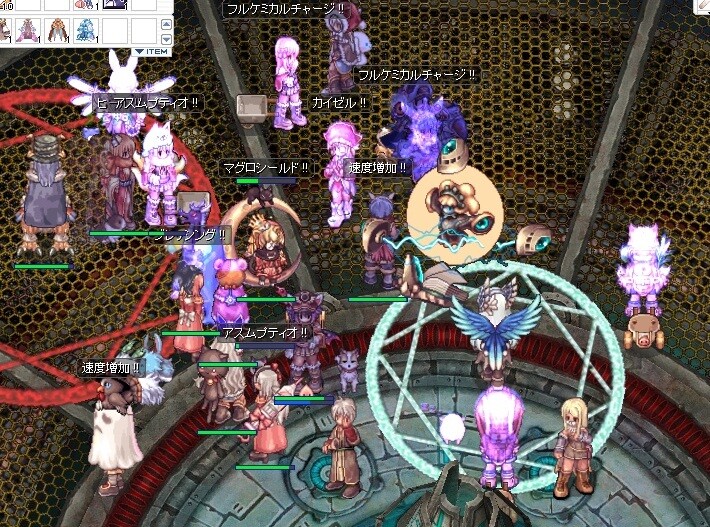Click the inventory scroll-down arrow button
Viewport: 710px width, 527px height.
(164, 38)
